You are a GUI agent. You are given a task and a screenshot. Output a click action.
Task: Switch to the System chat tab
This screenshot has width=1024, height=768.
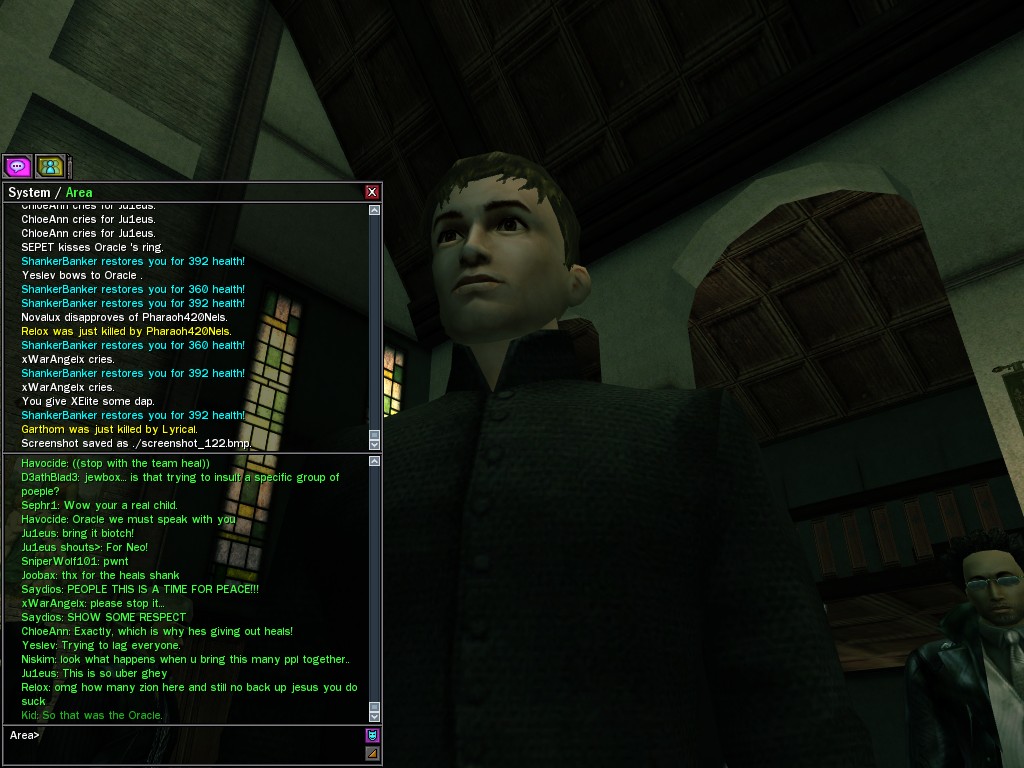tap(29, 193)
